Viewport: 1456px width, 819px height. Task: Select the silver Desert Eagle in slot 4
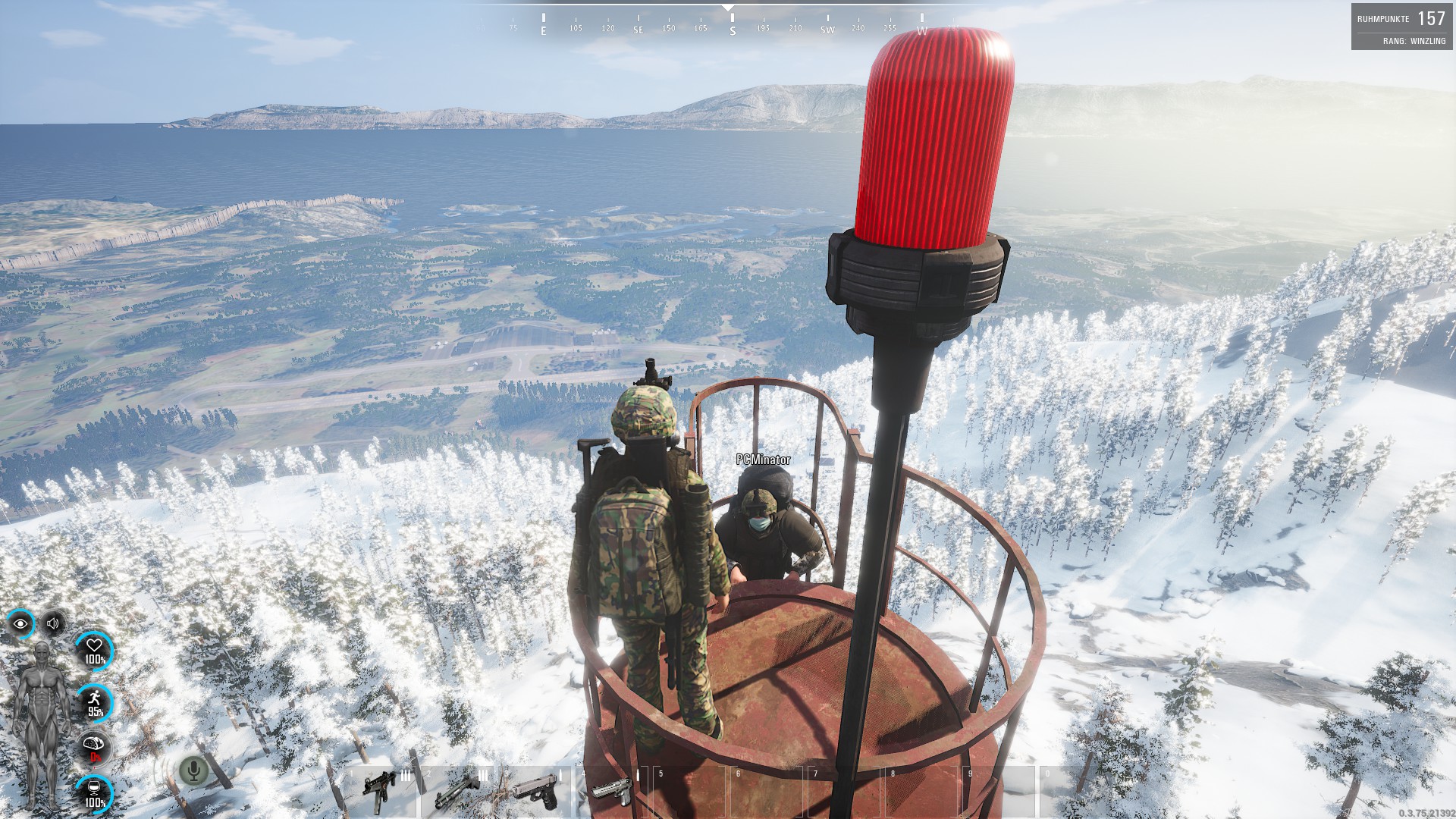tap(611, 791)
